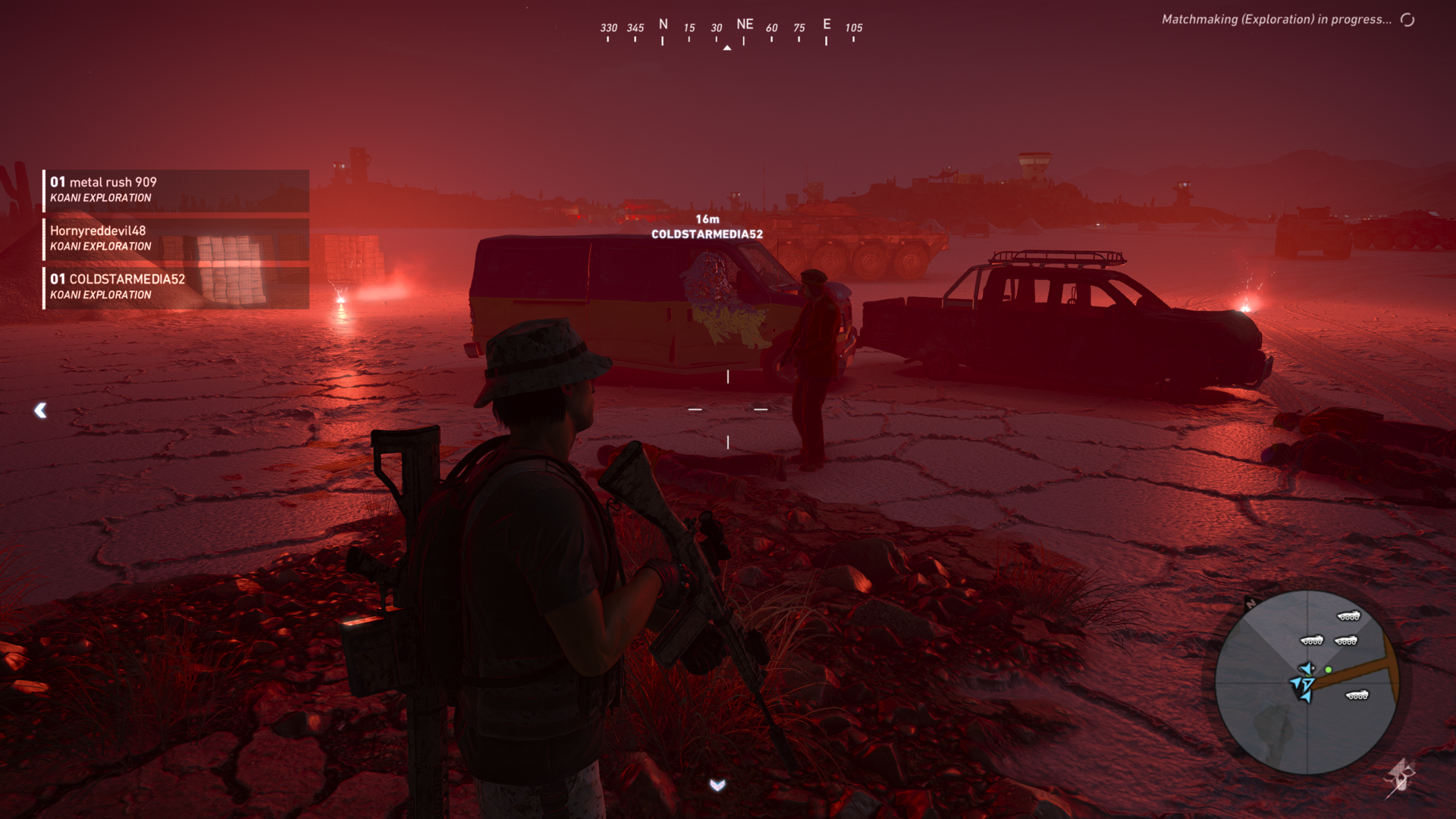The image size is (1456, 819).
Task: Open the circular minimap
Action: tap(1306, 682)
